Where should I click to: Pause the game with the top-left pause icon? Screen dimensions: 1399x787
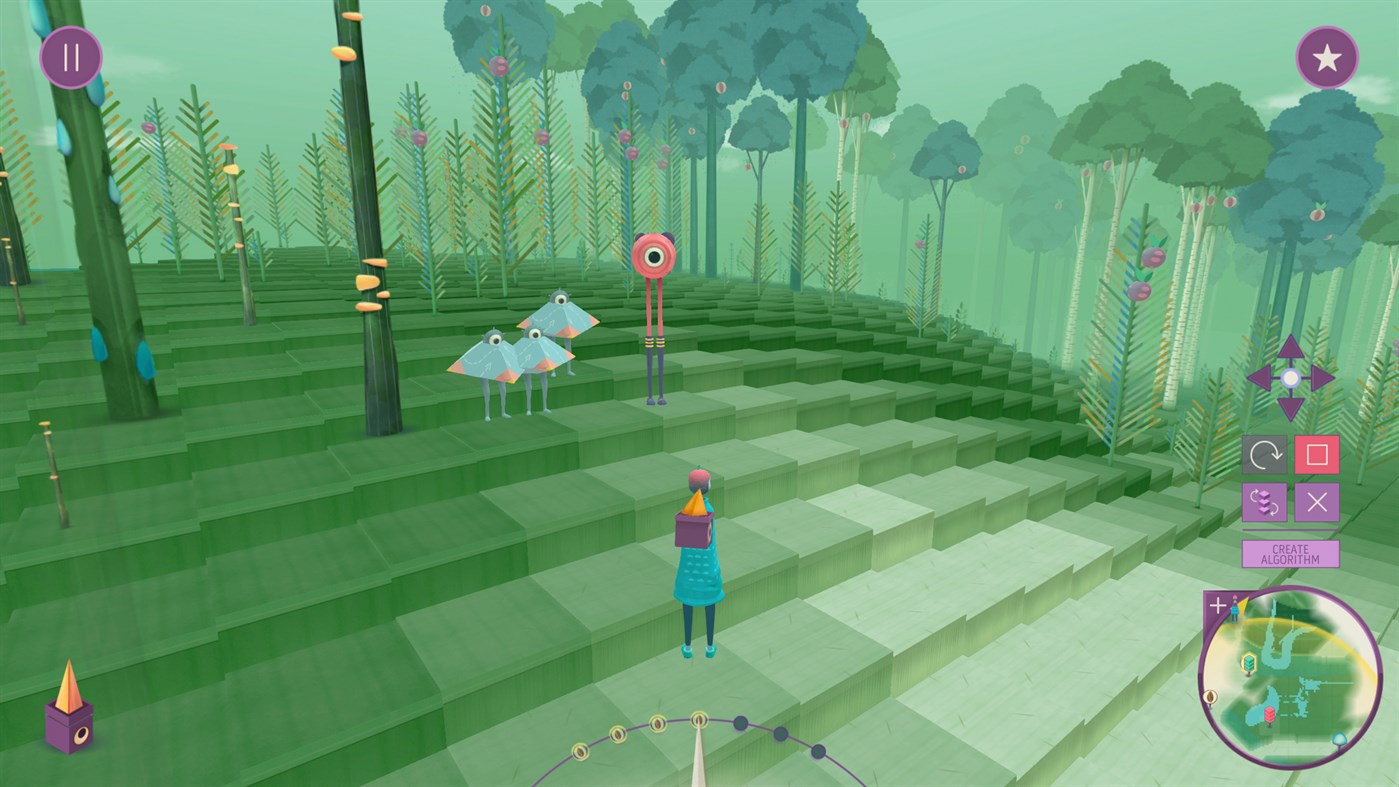[x=70, y=57]
